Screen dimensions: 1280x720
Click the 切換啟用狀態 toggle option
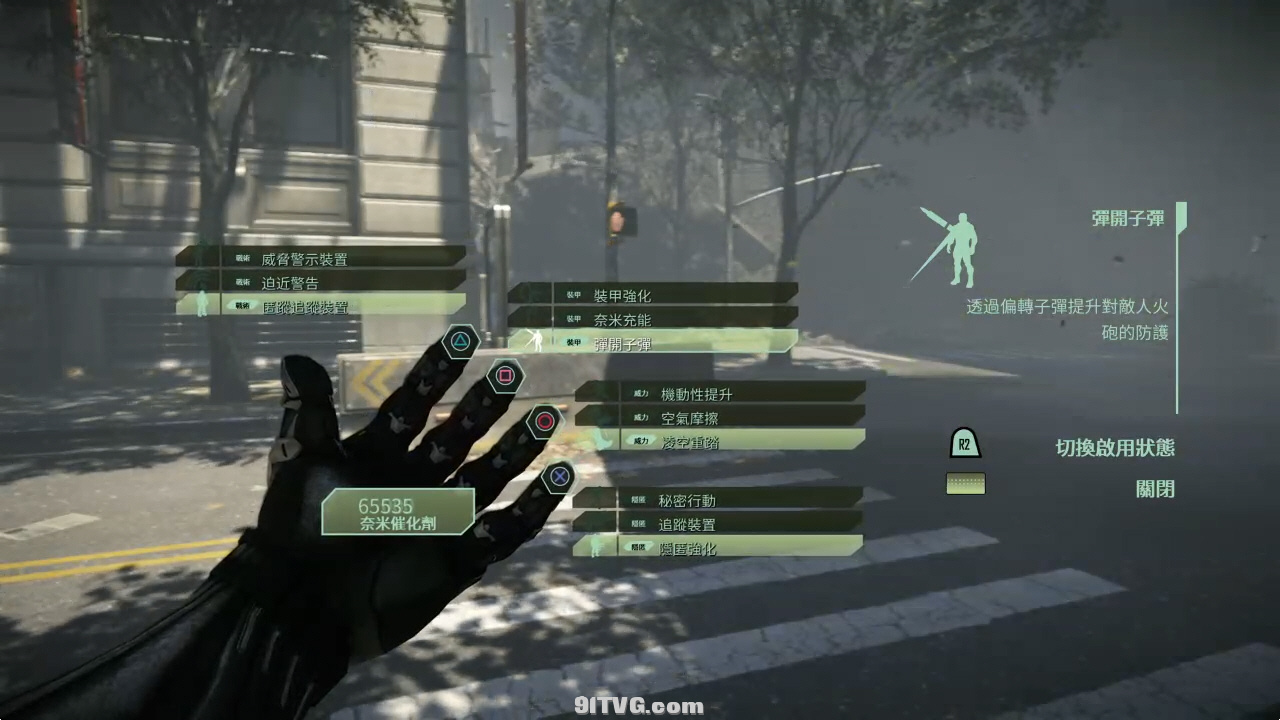click(x=1114, y=447)
